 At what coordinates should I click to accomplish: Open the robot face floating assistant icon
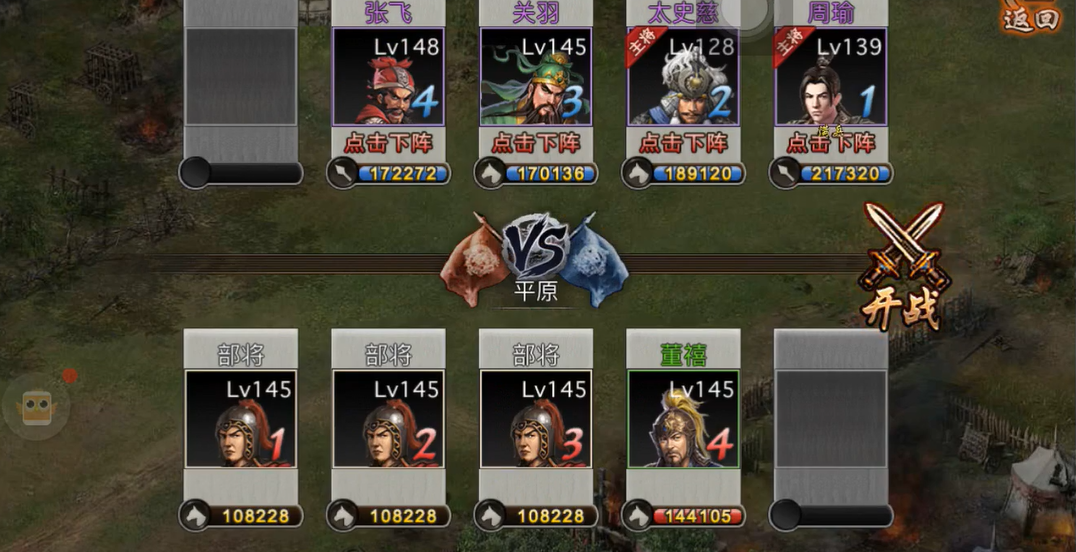pos(37,406)
